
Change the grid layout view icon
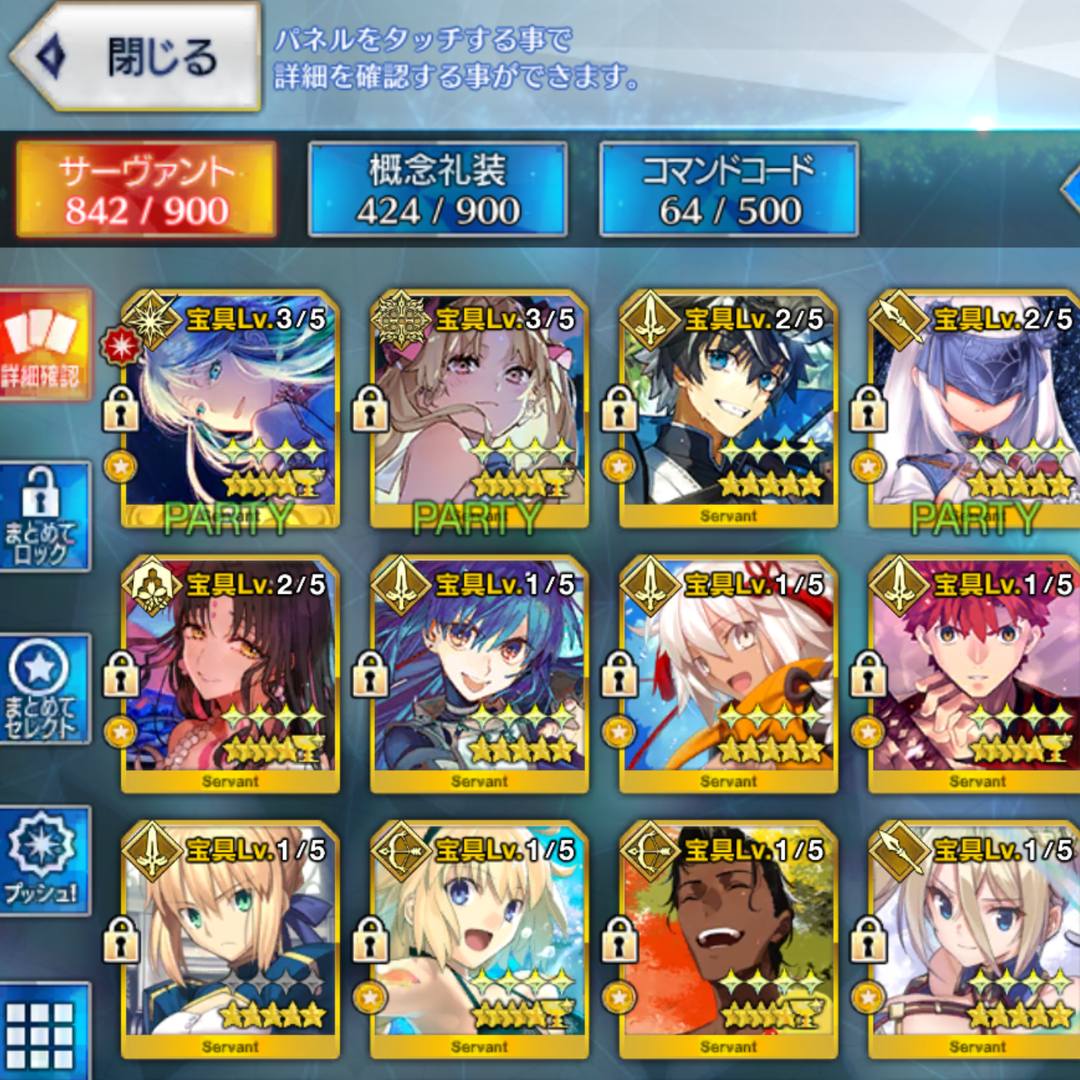click(x=46, y=1030)
